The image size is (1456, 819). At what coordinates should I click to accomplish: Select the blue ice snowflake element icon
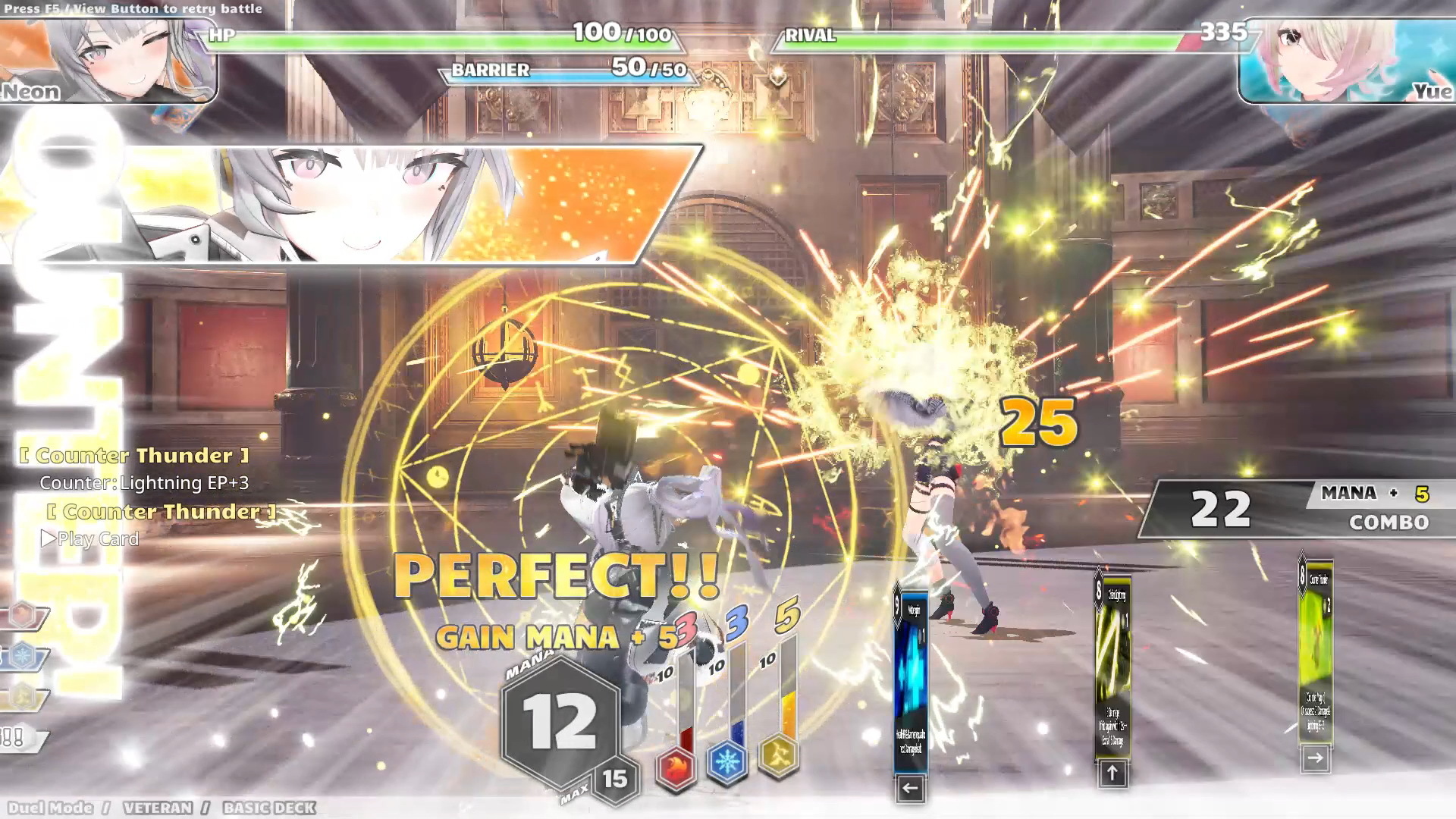(x=727, y=761)
